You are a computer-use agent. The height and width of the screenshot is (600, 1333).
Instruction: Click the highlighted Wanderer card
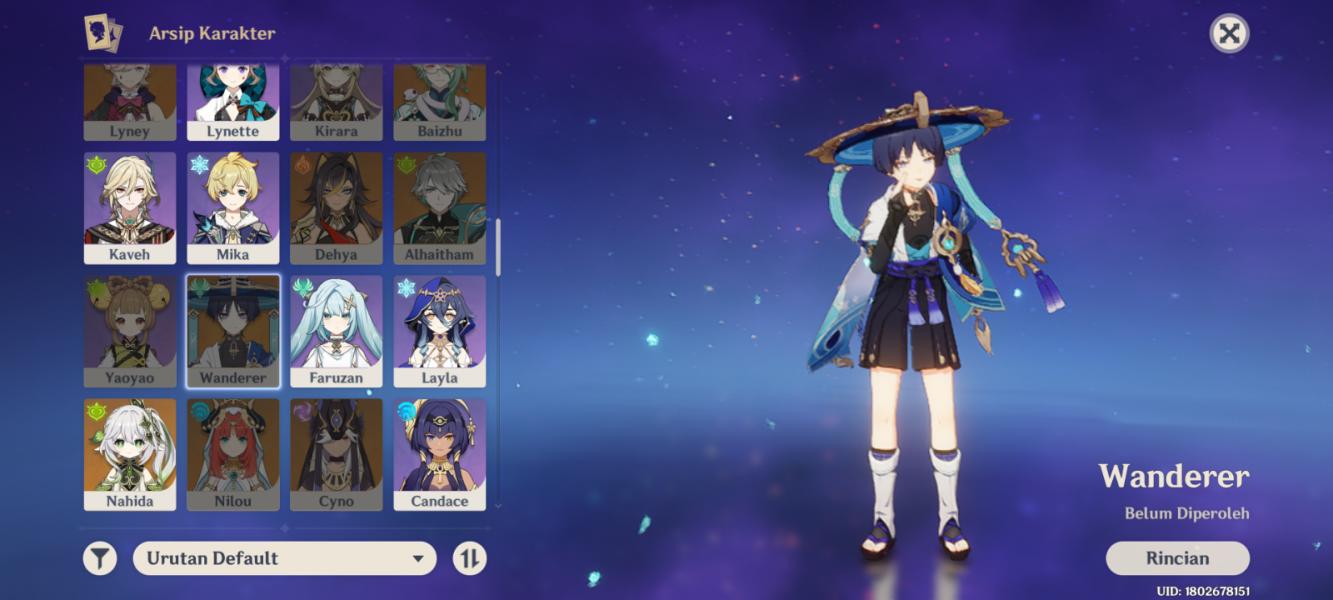pyautogui.click(x=233, y=332)
